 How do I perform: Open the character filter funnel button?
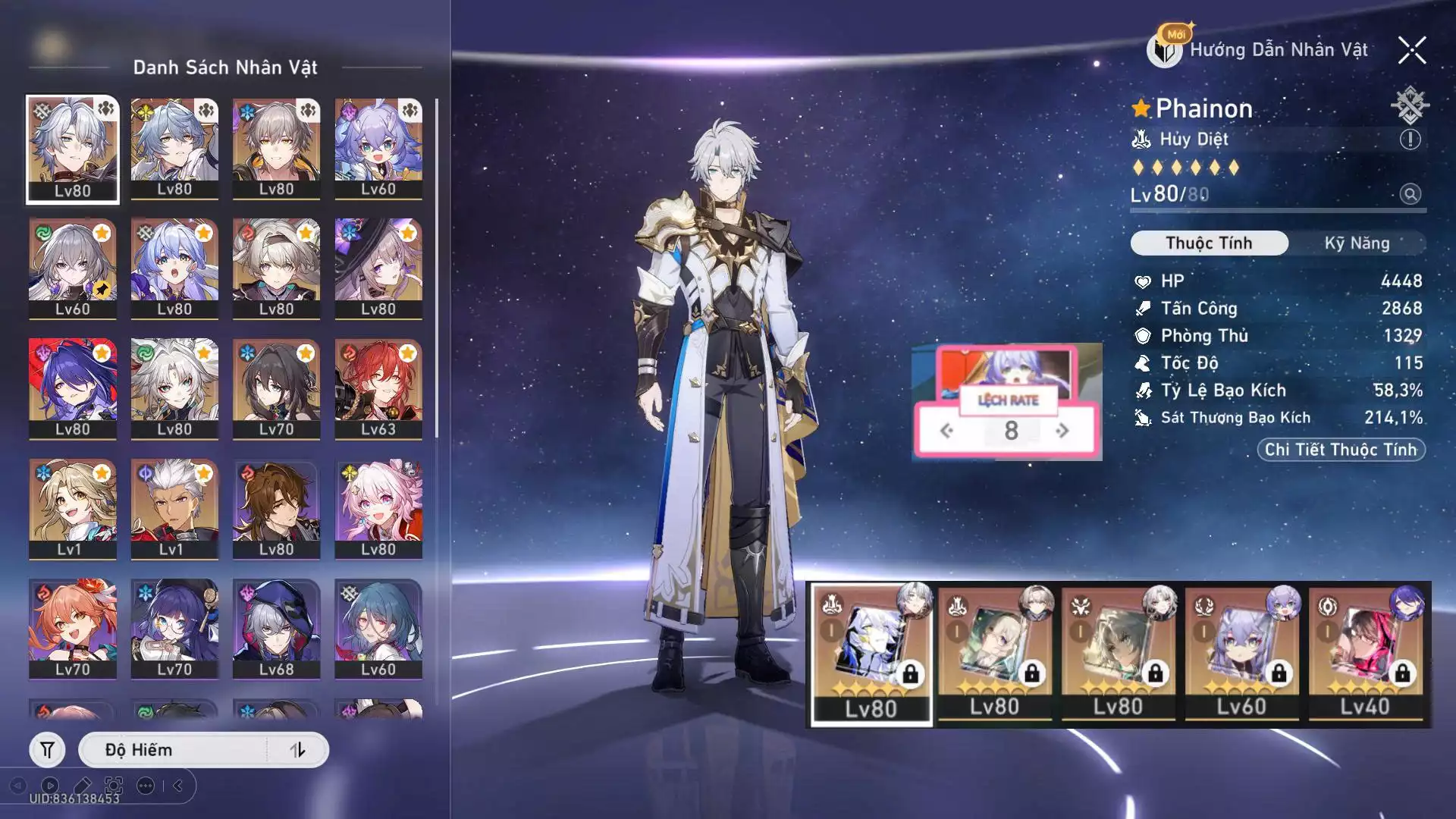click(x=47, y=750)
